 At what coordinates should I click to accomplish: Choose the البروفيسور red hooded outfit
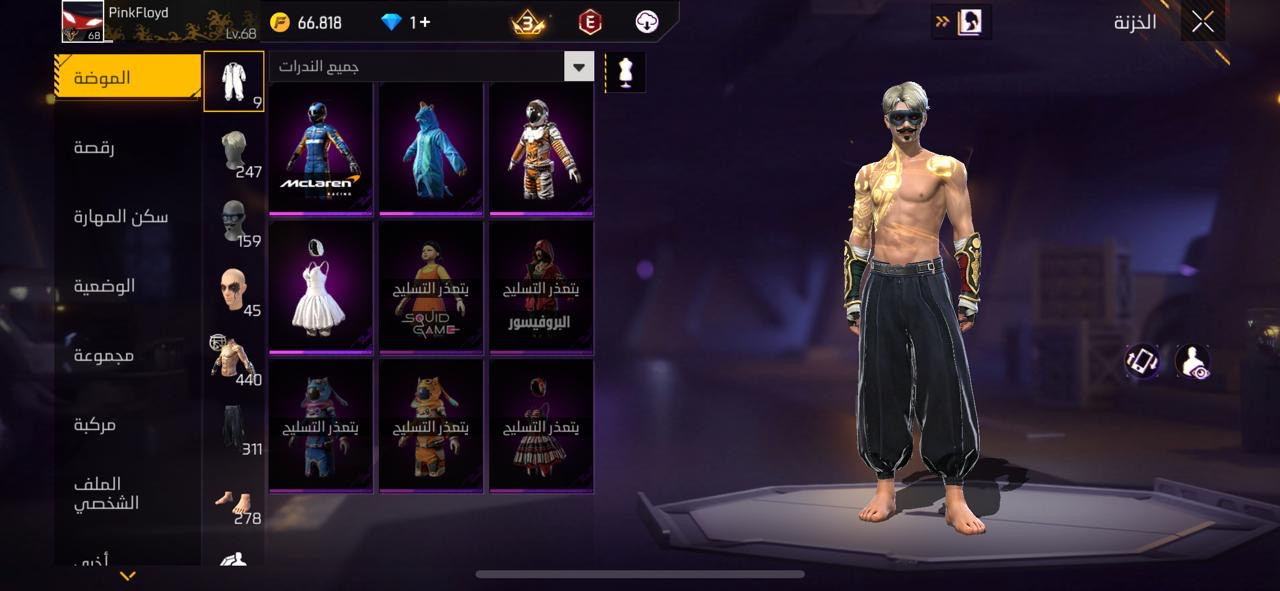541,287
